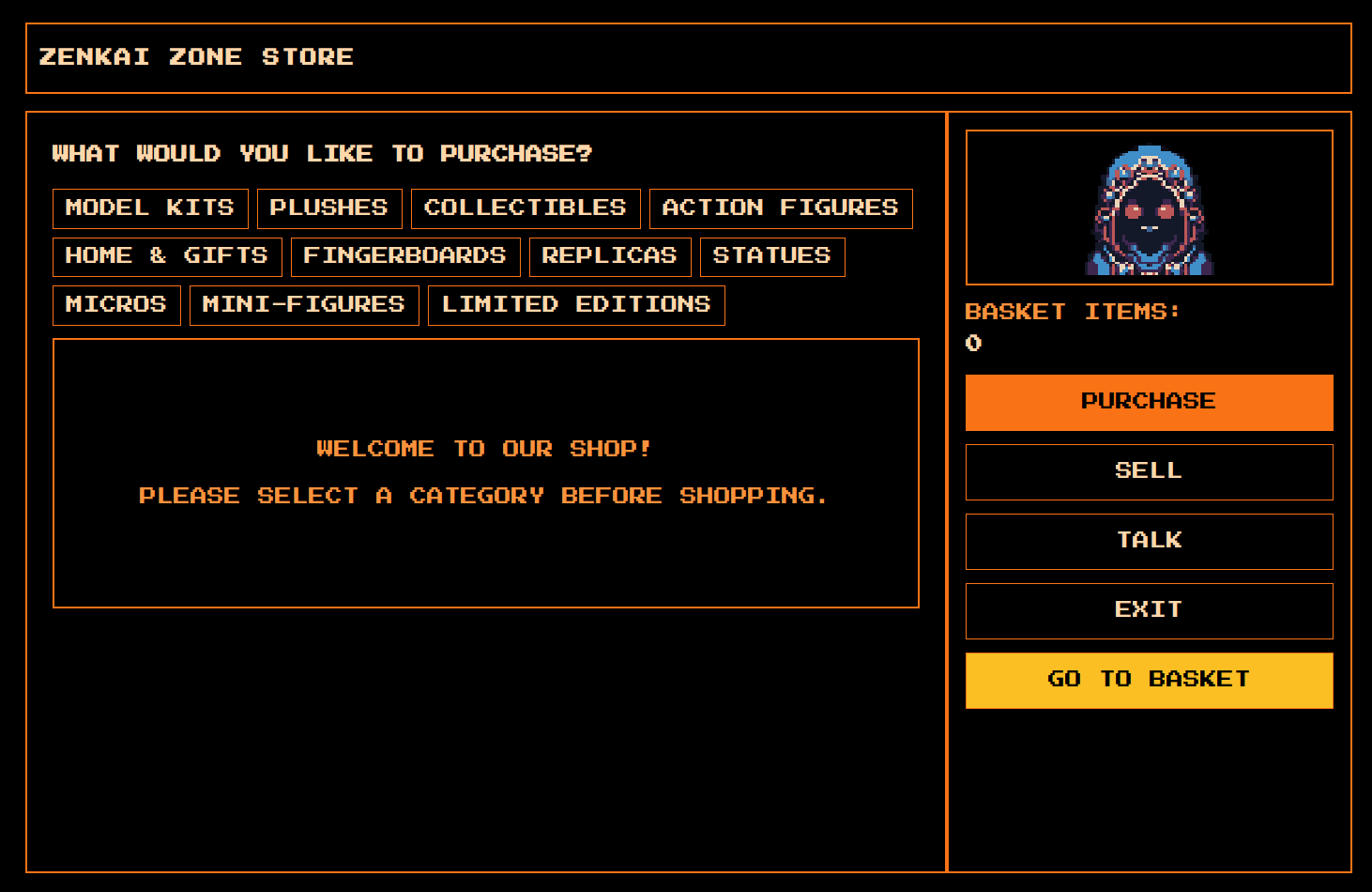The image size is (1372, 892).
Task: Select the REPLICAS category
Action: click(x=610, y=256)
